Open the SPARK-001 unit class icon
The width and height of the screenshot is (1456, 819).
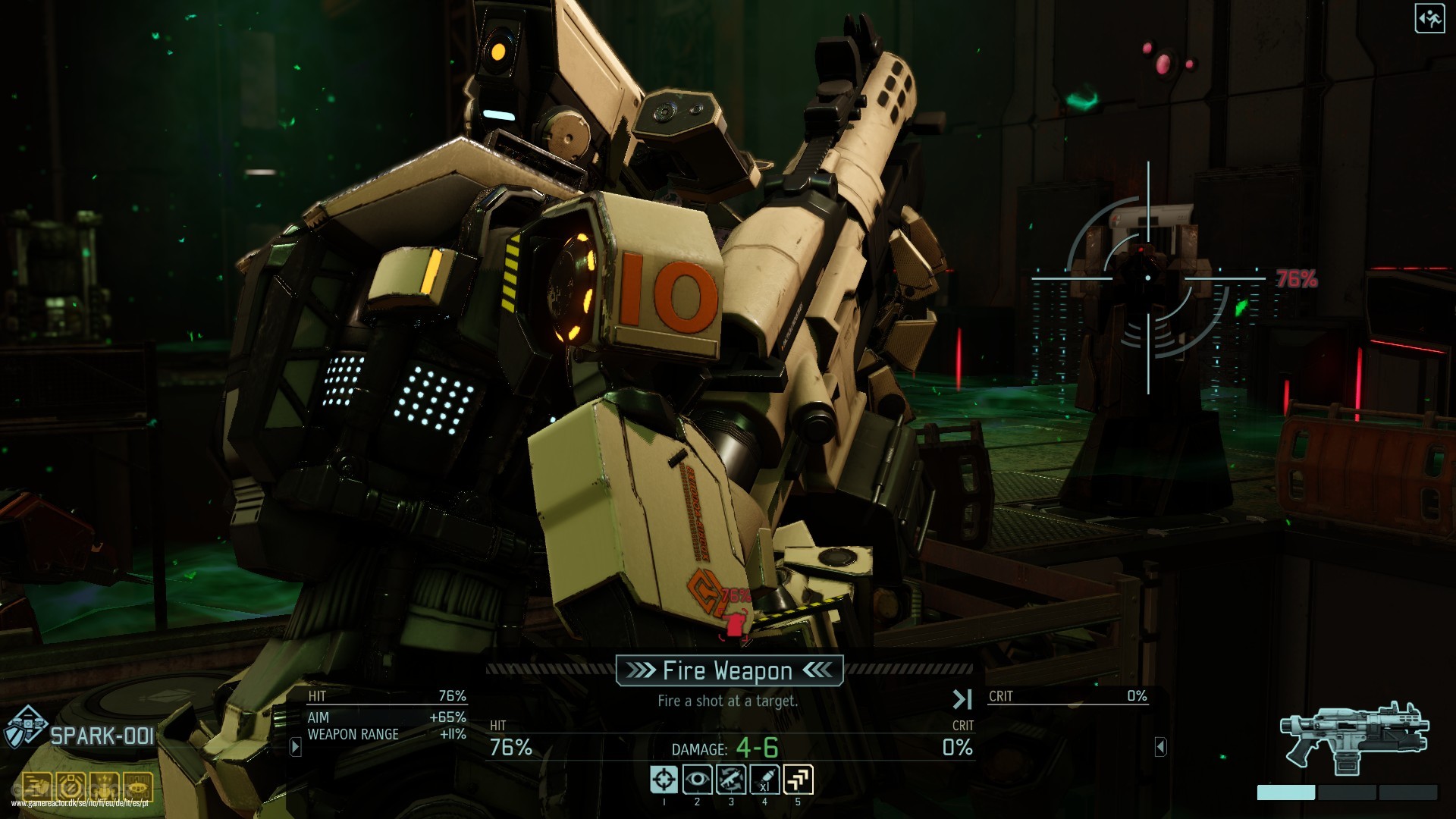[x=27, y=726]
